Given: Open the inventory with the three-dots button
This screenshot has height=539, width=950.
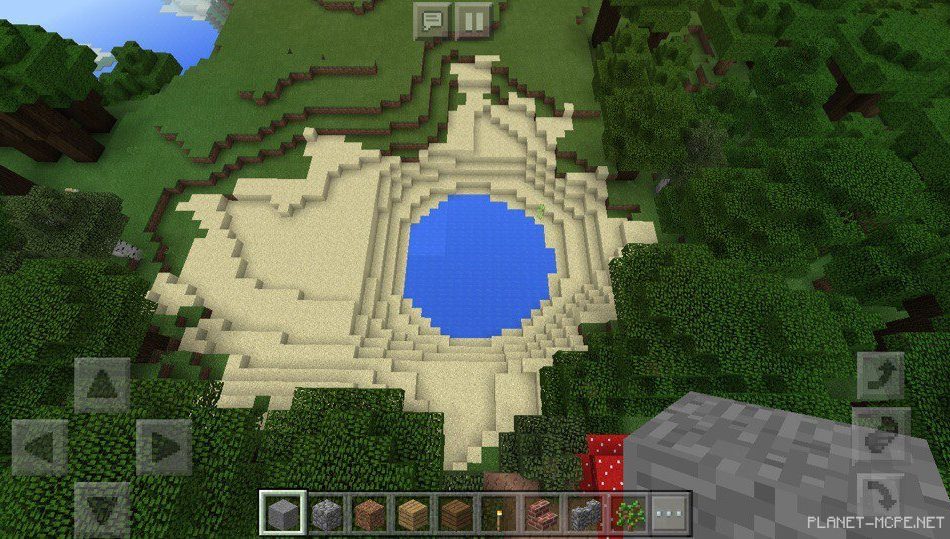Looking at the screenshot, I should tap(670, 514).
